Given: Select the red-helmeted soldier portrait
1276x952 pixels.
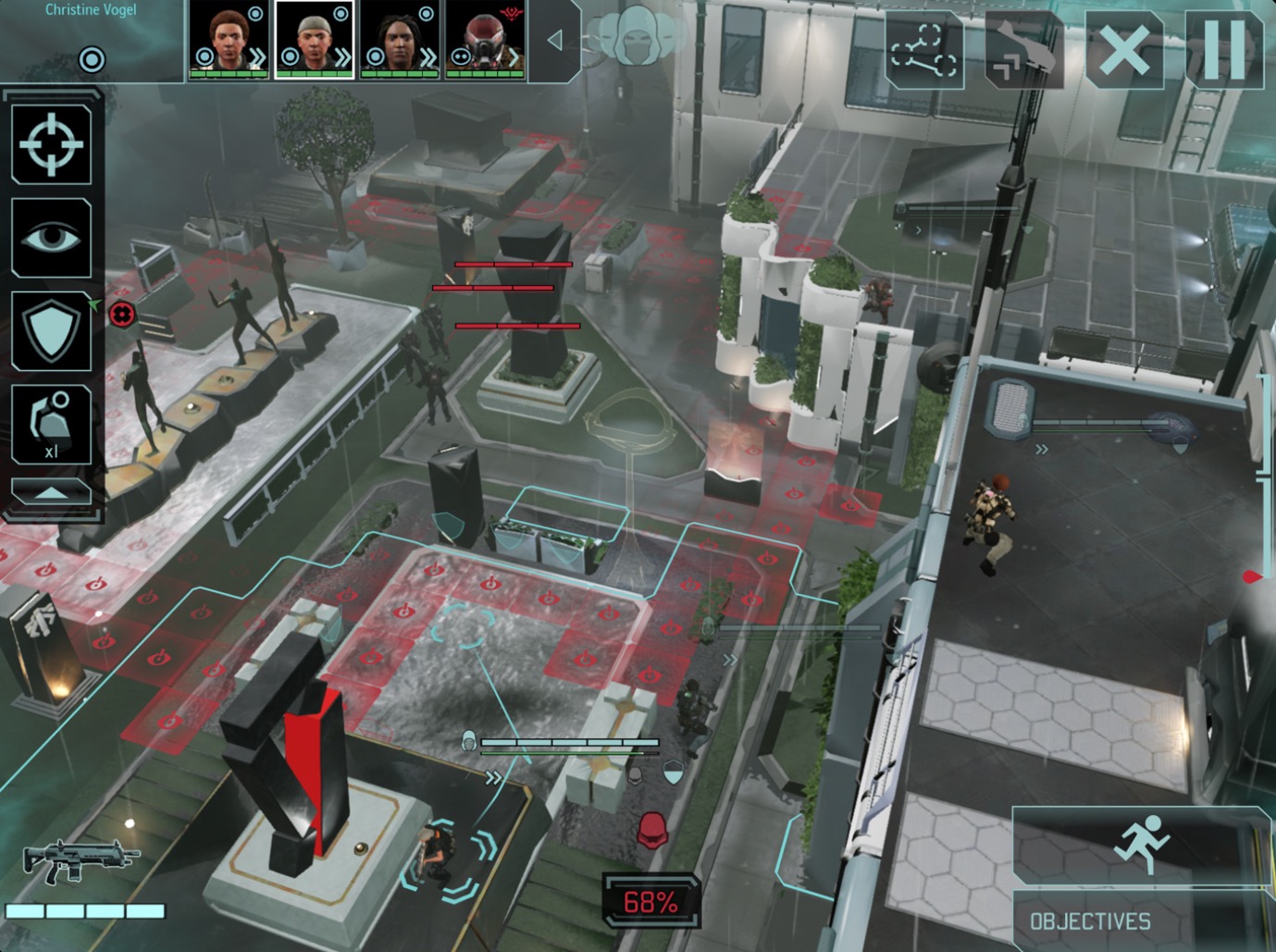Looking at the screenshot, I should click(485, 40).
